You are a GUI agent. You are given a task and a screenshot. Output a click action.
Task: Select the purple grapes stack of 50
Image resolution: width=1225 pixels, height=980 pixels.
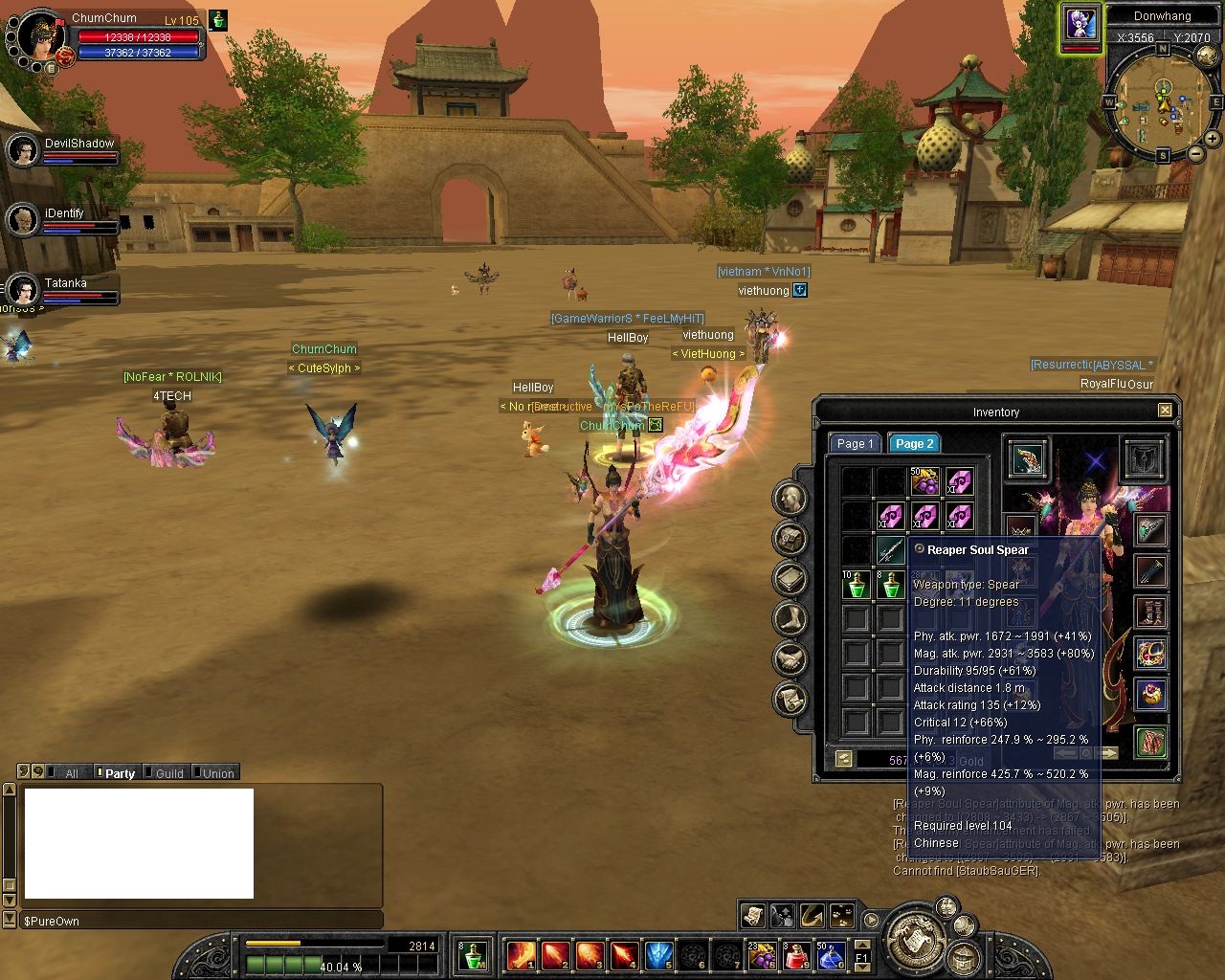tap(924, 481)
